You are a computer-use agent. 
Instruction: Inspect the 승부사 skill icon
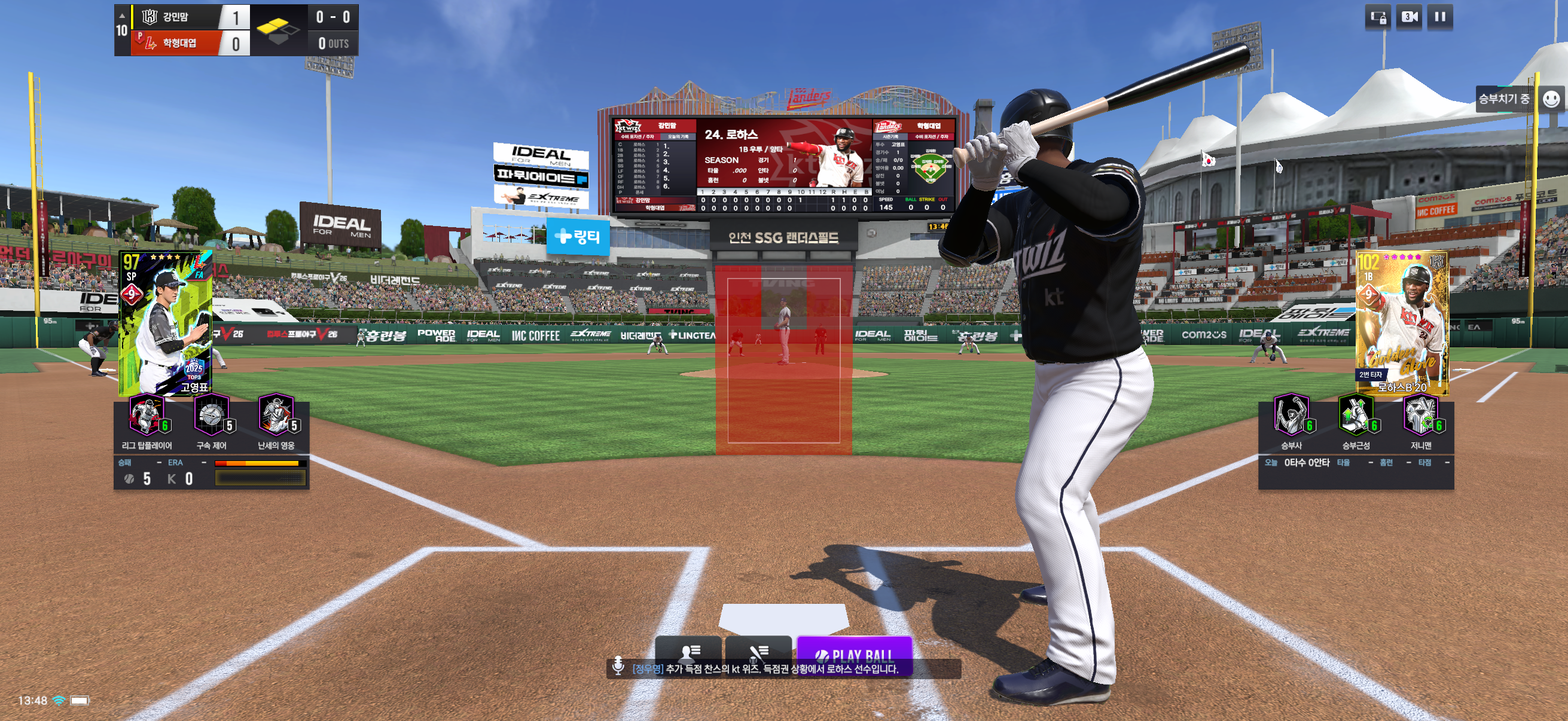tap(1291, 416)
